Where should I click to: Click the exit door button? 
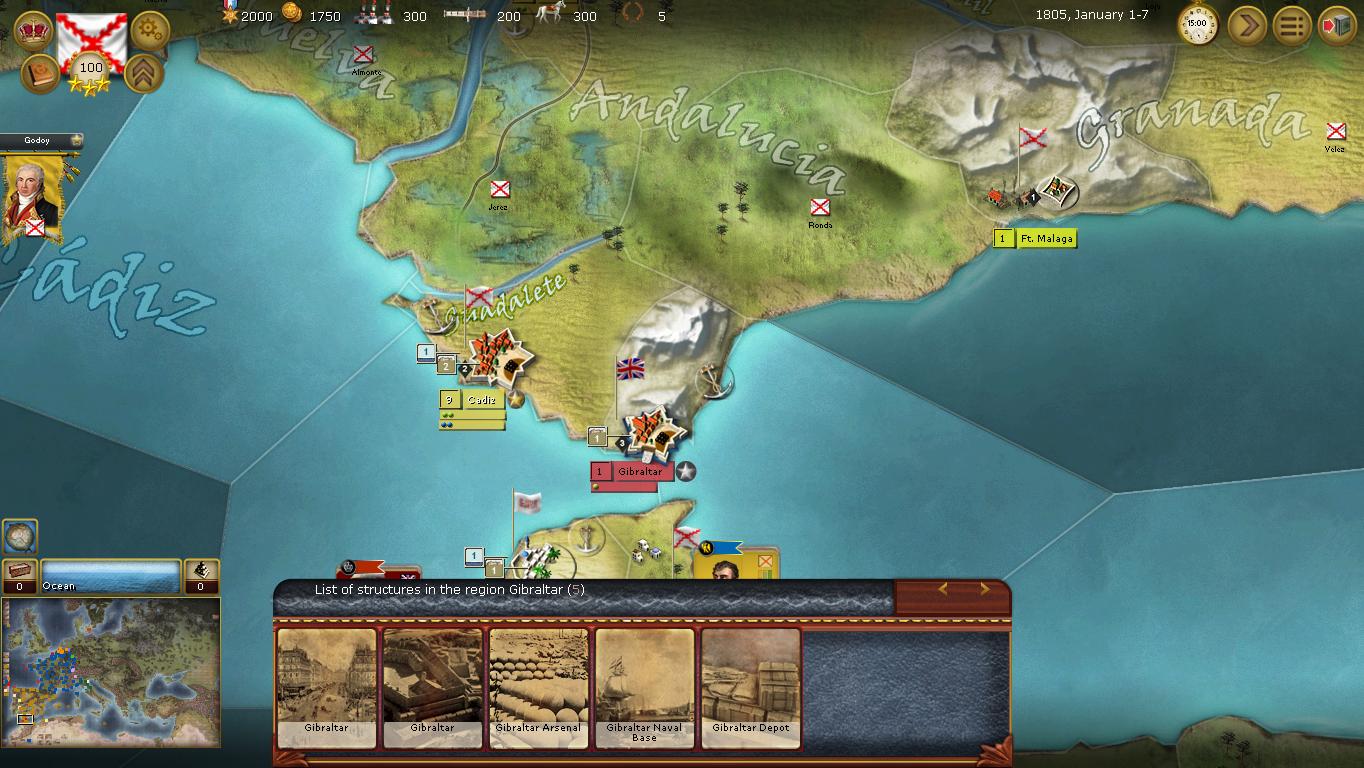(1337, 24)
